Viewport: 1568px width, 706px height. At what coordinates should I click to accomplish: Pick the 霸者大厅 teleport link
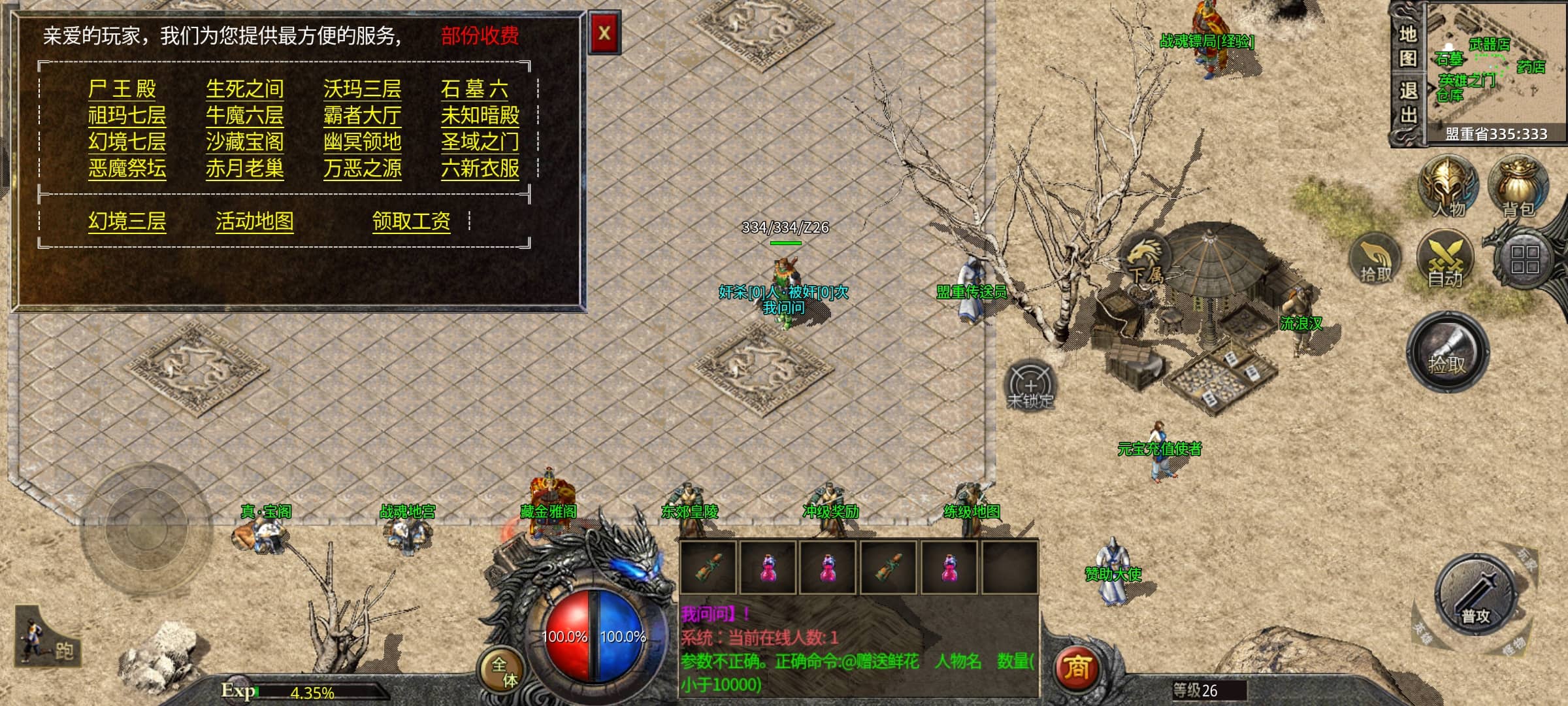pyautogui.click(x=362, y=116)
